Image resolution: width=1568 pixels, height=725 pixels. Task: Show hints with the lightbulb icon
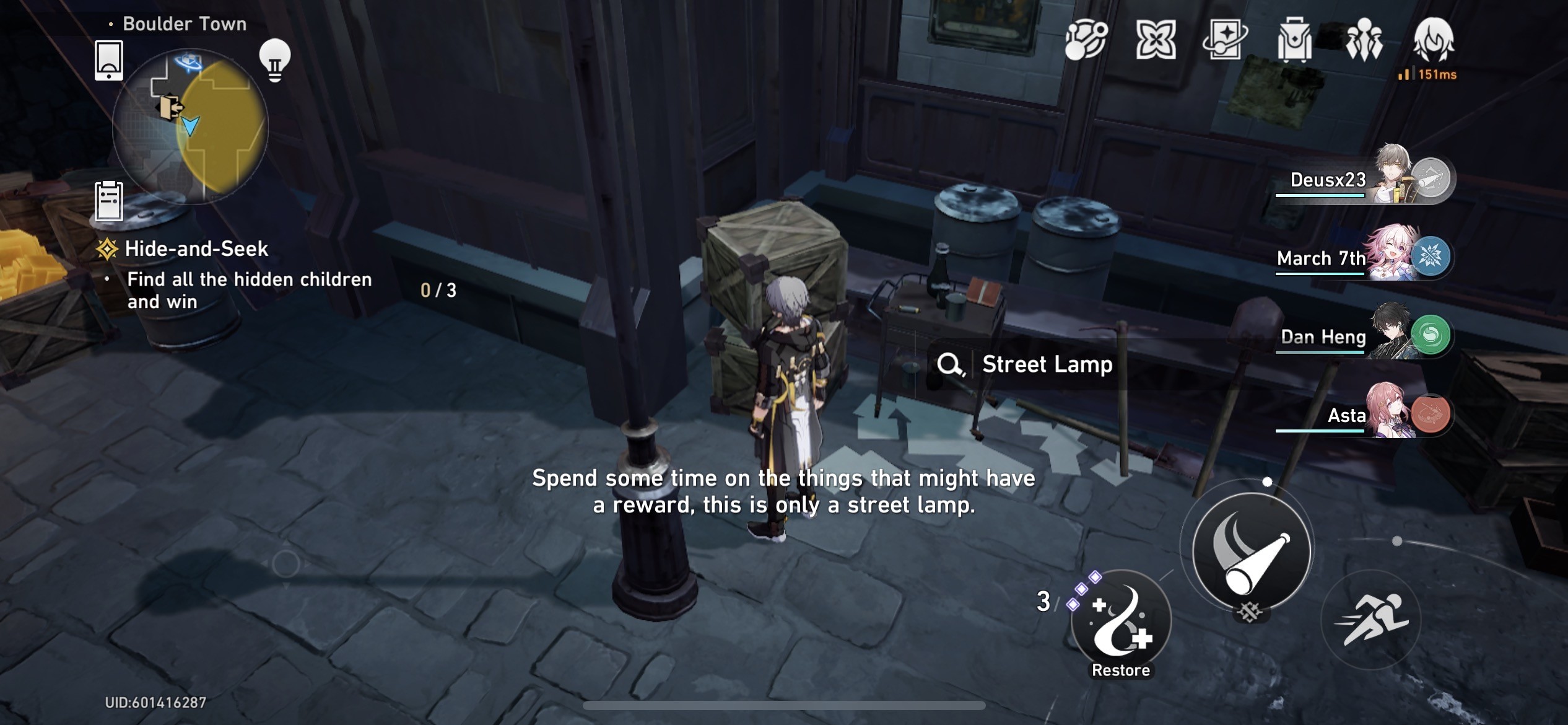pyautogui.click(x=275, y=60)
